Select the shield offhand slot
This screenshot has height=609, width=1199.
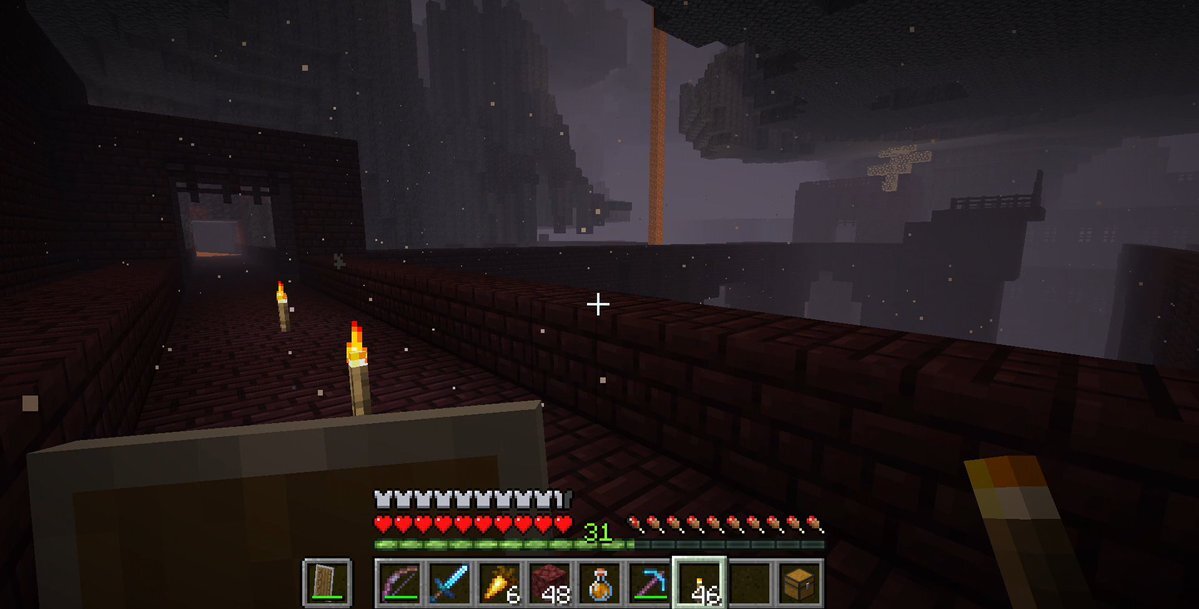(x=326, y=582)
